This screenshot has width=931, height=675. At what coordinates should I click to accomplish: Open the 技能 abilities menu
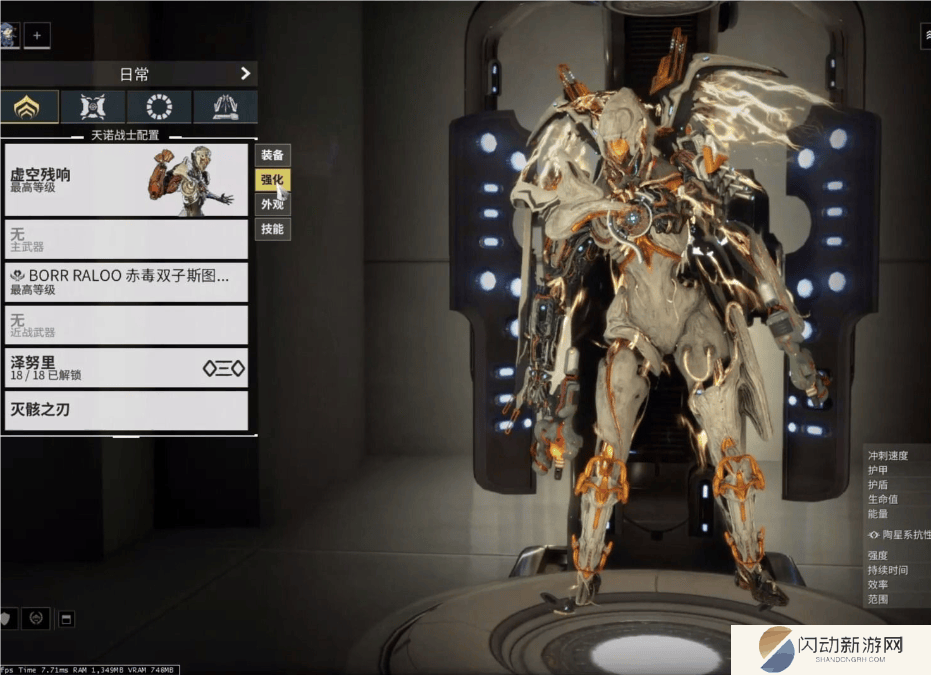click(x=272, y=229)
